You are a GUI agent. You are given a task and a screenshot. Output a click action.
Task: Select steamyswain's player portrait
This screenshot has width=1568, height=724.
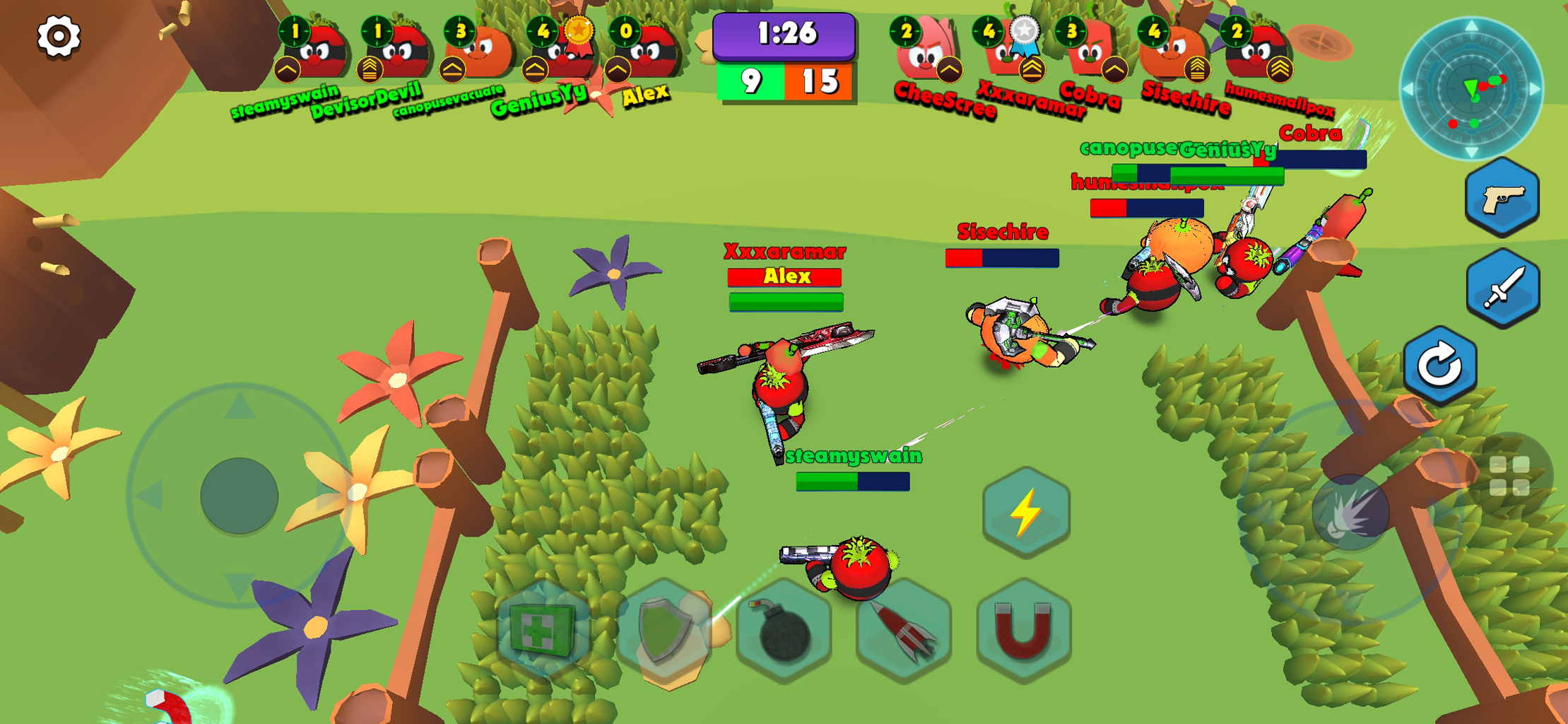316,52
